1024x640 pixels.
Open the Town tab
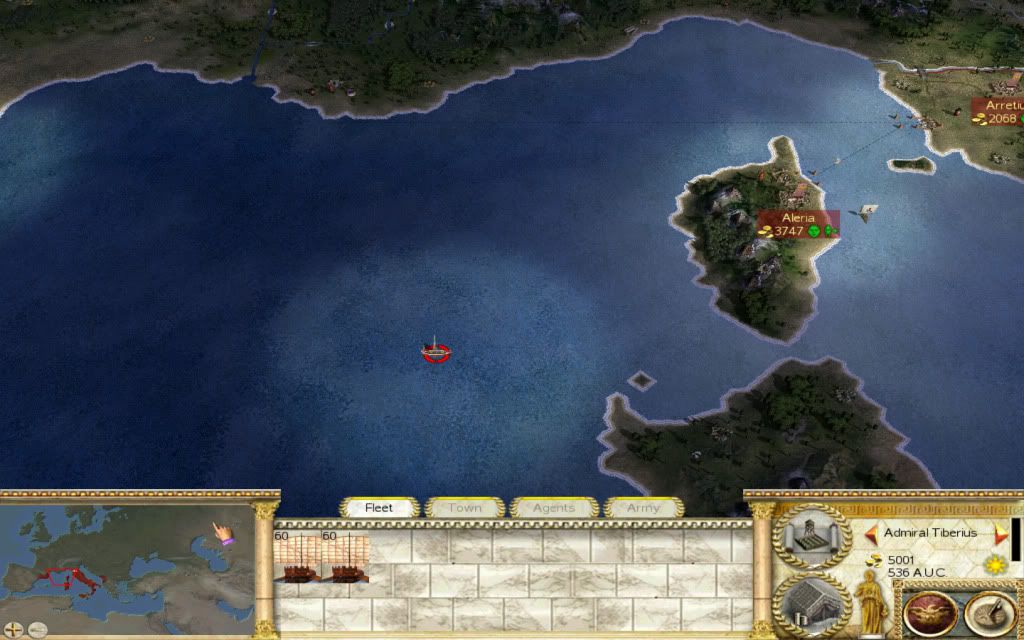464,508
